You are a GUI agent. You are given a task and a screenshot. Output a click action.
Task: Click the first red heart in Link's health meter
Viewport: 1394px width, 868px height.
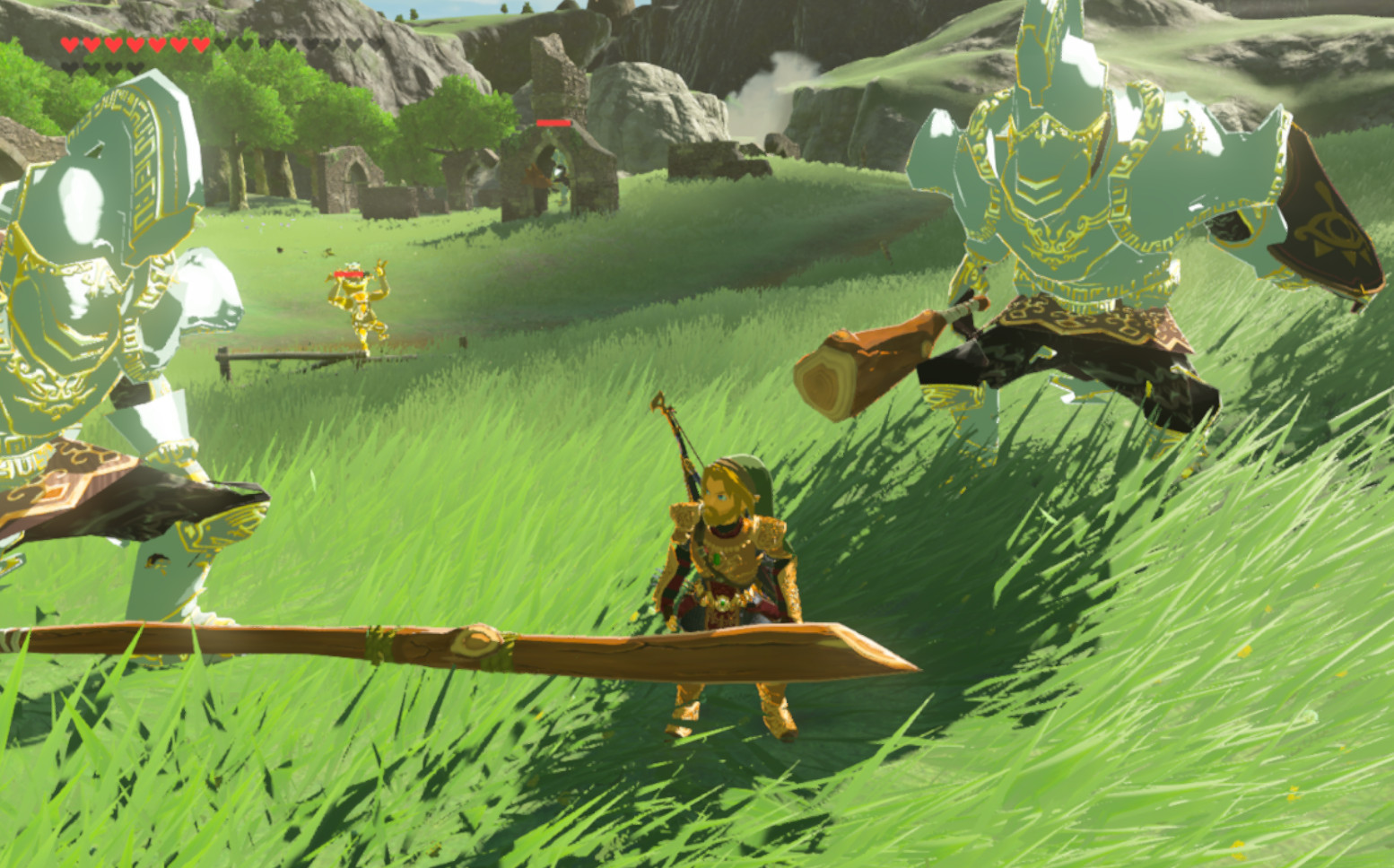pyautogui.click(x=70, y=45)
